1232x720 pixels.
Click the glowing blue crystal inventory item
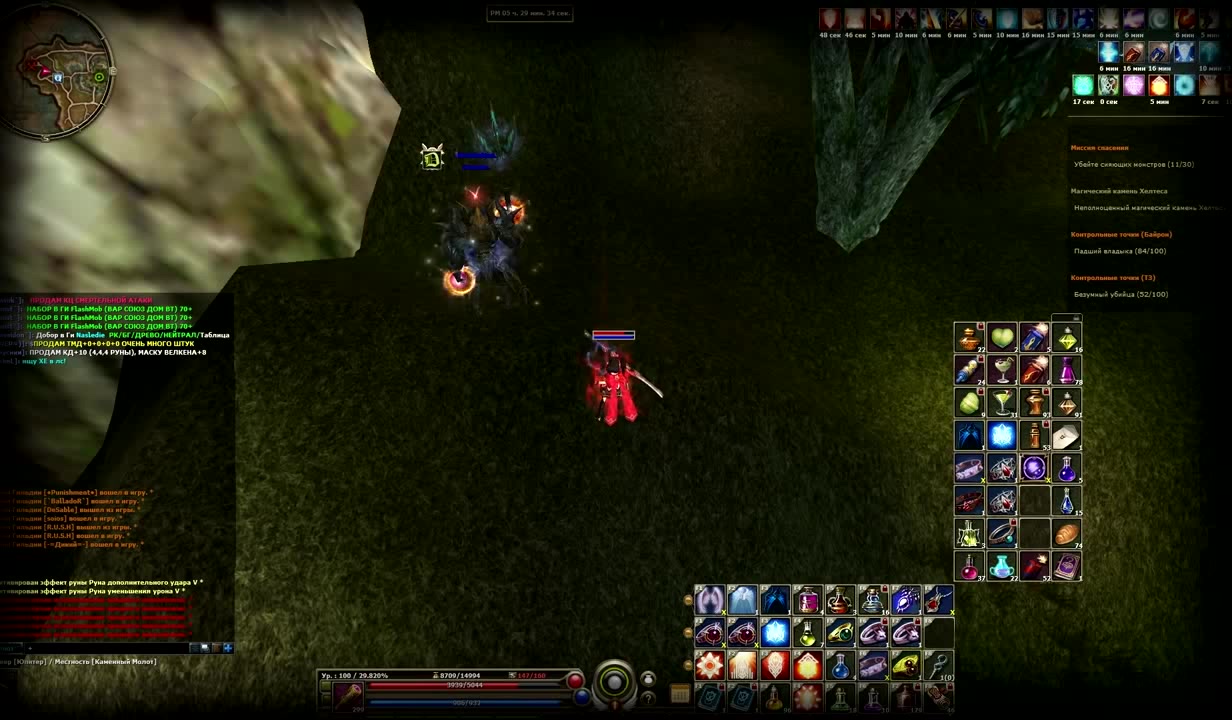click(1001, 435)
